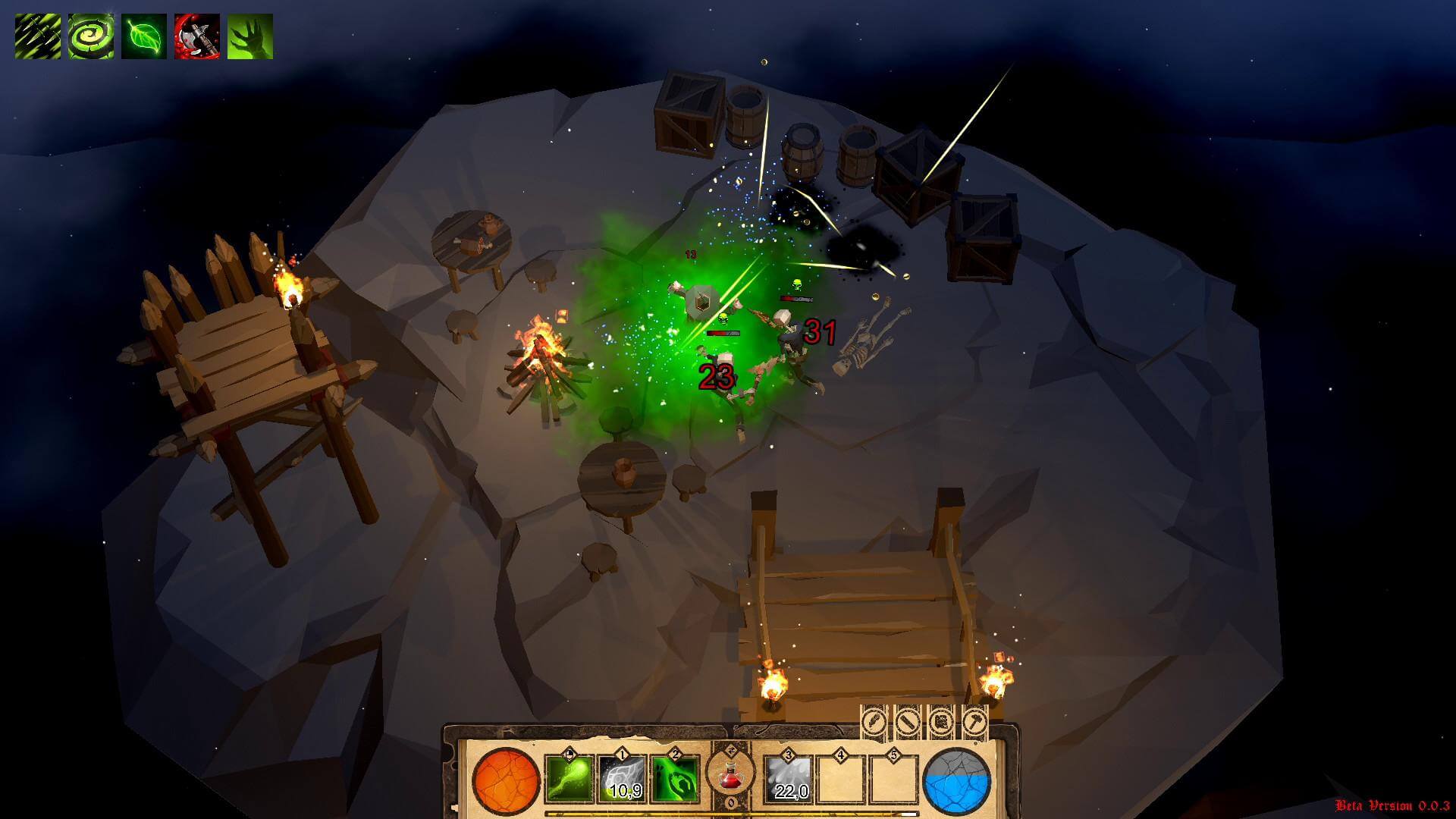The height and width of the screenshot is (819, 1456).
Task: Use the grey burst skill in slot 3
Action: pyautogui.click(x=789, y=779)
